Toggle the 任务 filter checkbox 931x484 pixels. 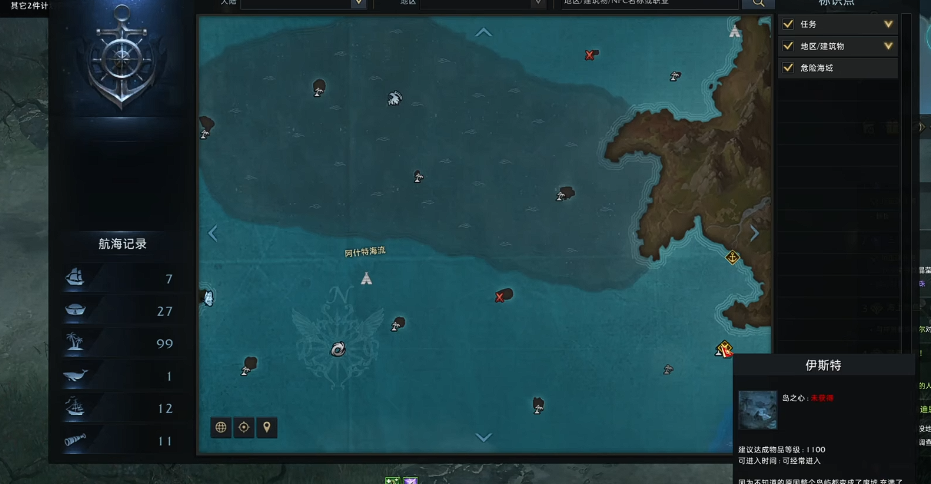tap(789, 24)
